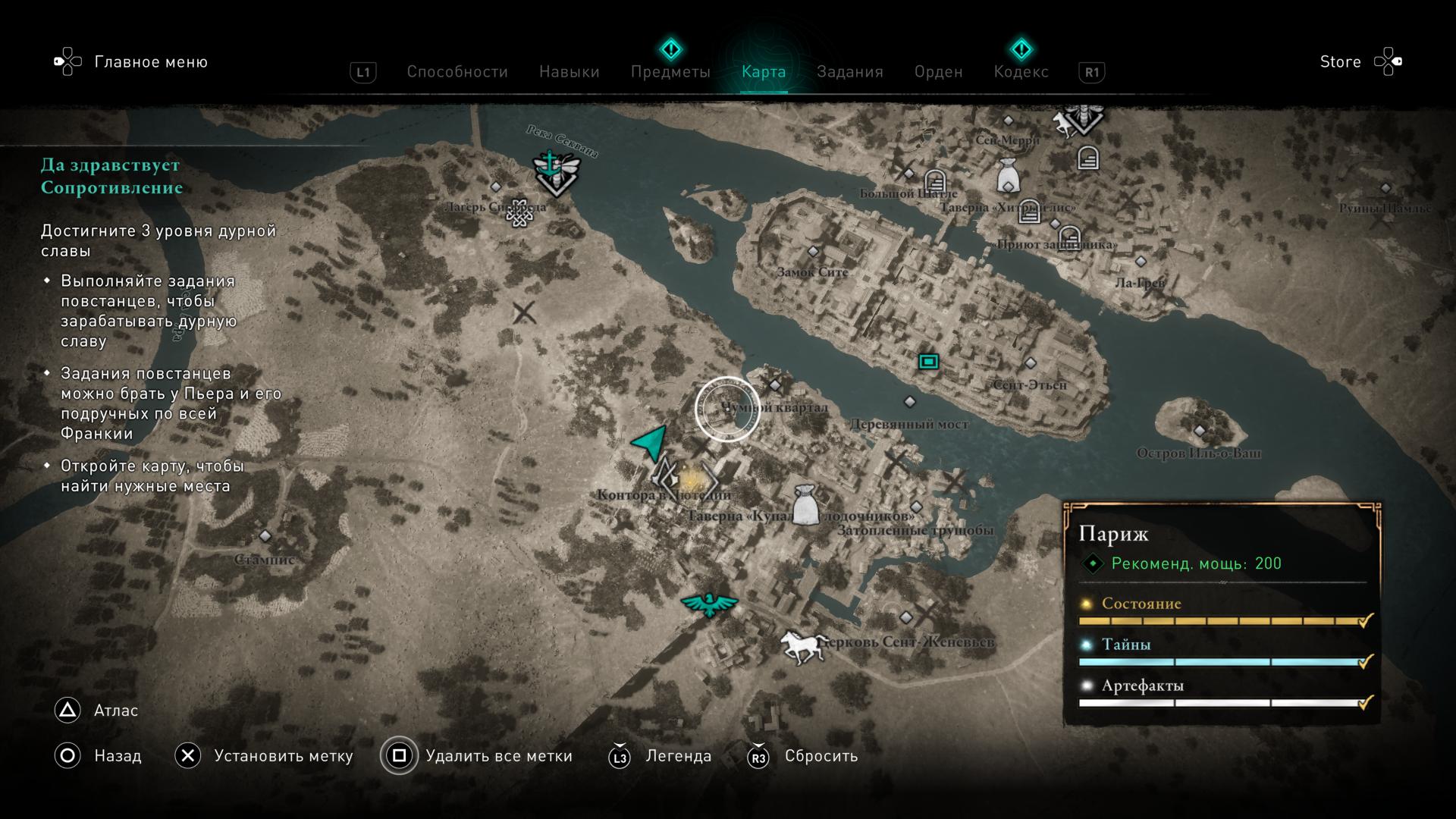
Task: Open the Кодекс tab
Action: coord(1021,72)
